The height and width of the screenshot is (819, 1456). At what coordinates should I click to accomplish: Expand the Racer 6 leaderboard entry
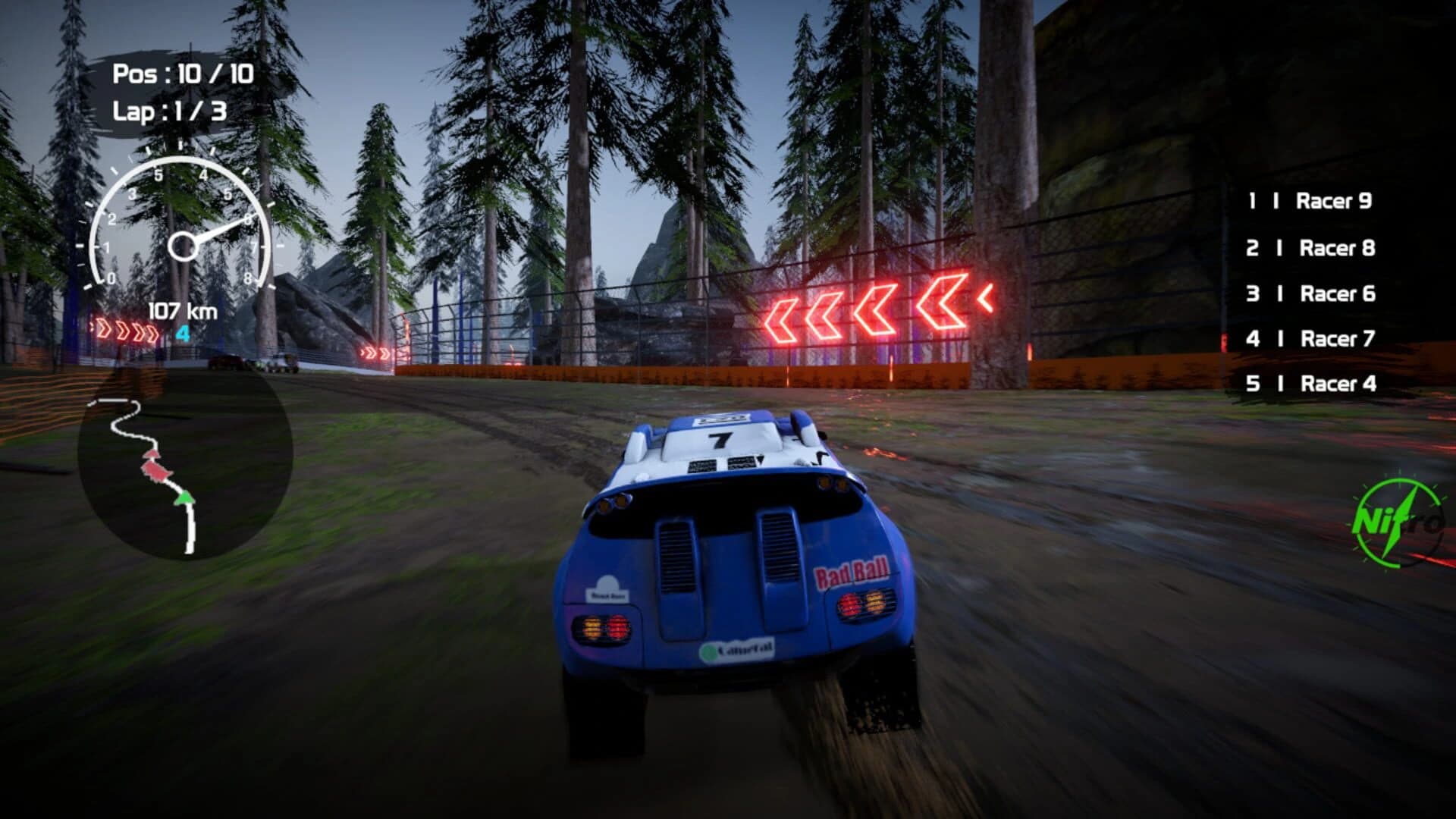coord(1331,293)
